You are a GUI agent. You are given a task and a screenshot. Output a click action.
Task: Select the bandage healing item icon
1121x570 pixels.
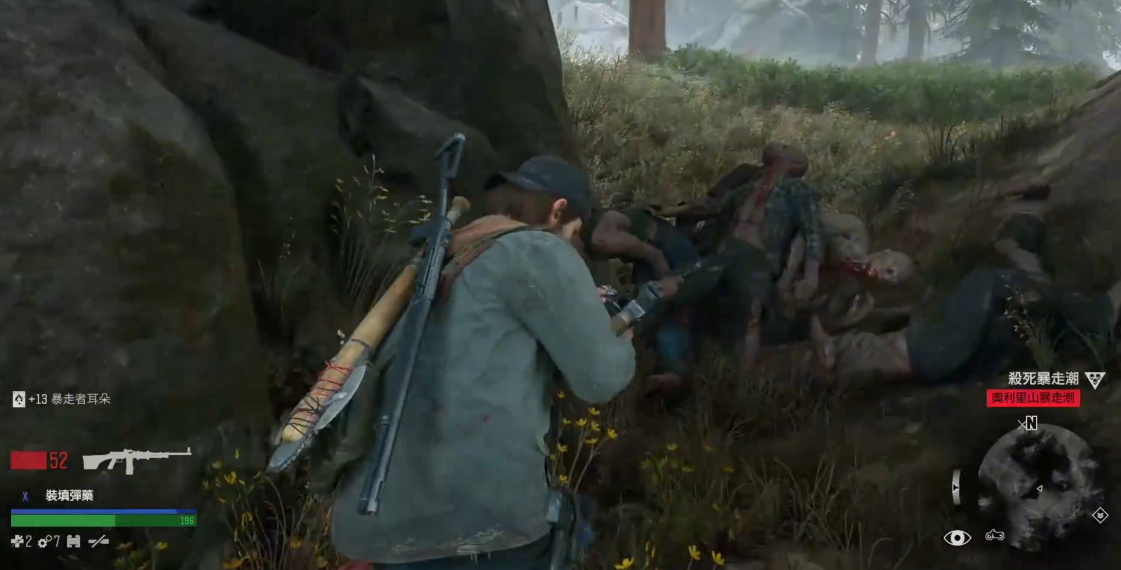16,541
